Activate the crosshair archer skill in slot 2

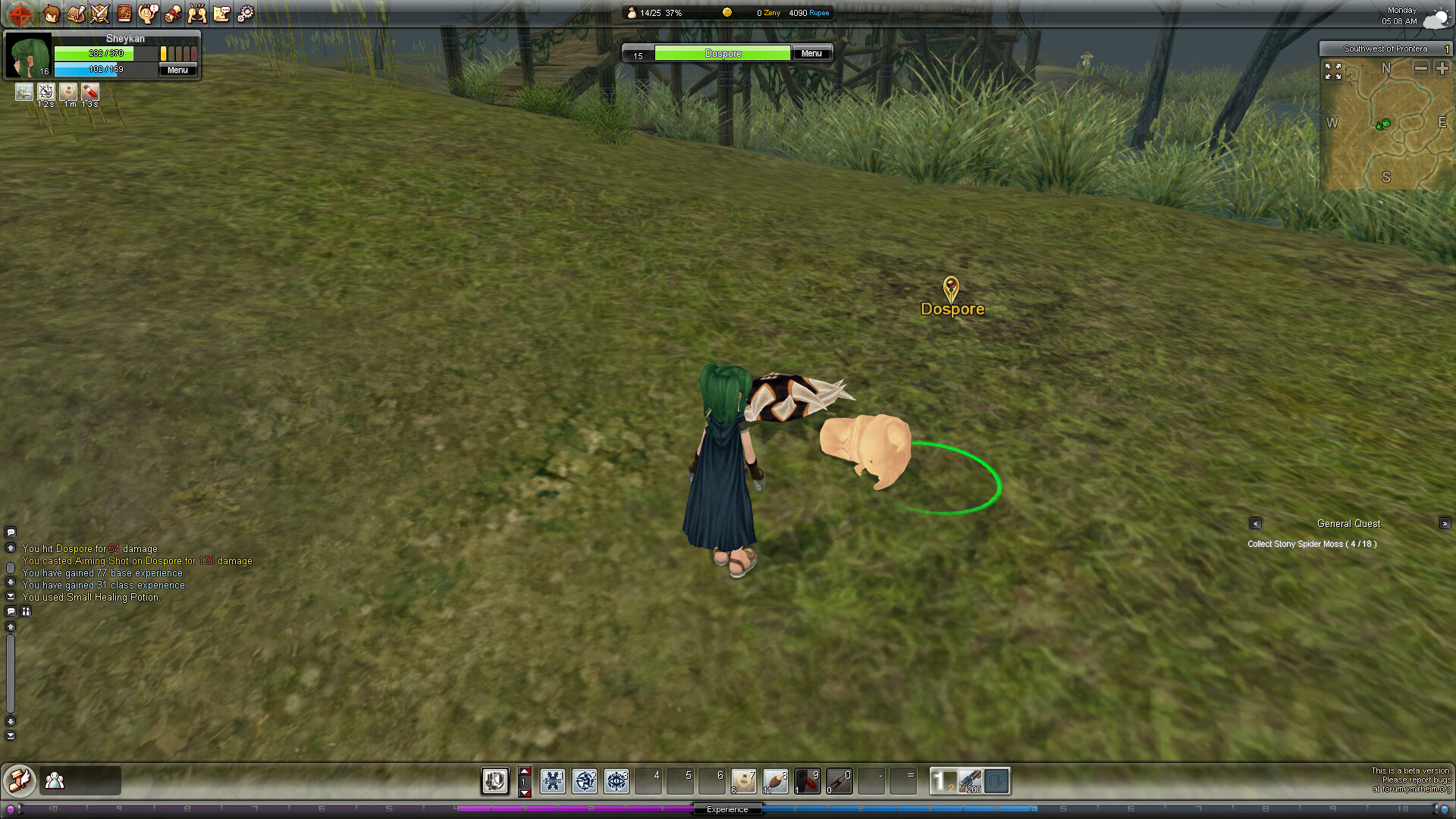coord(585,781)
